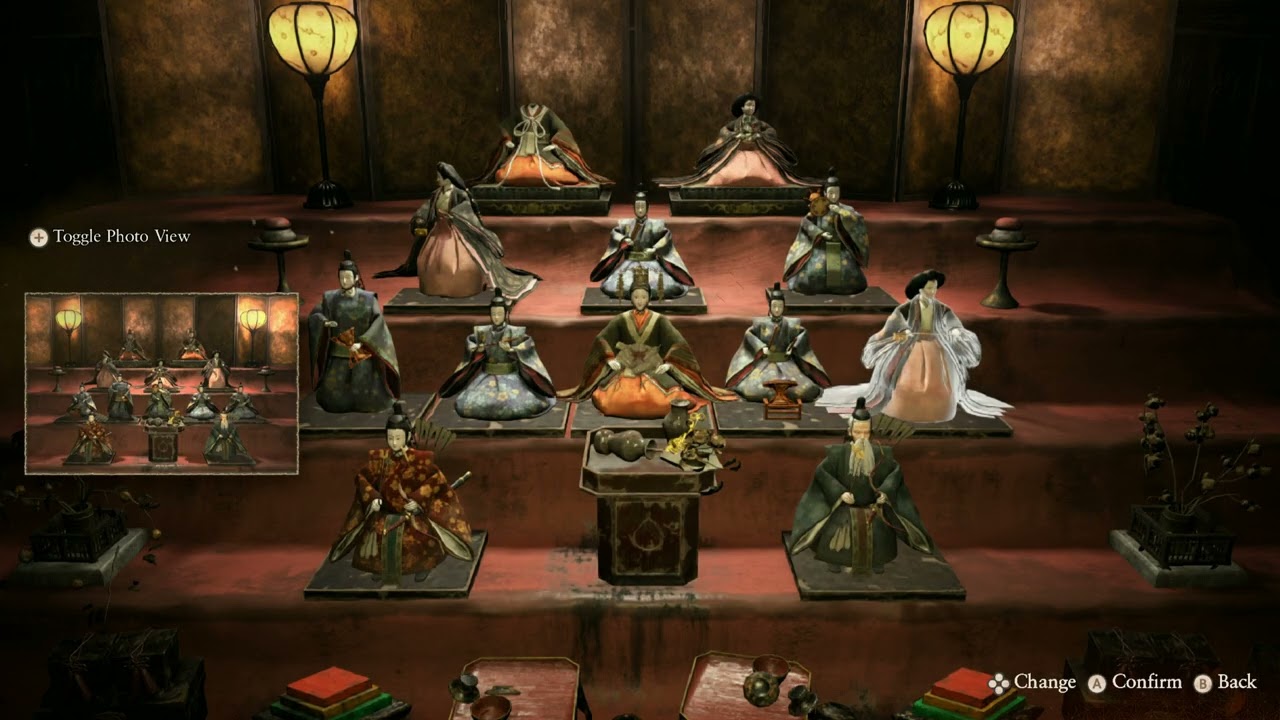Toggle Photo View using the prompt text
1280x720 pixels.
[122, 237]
